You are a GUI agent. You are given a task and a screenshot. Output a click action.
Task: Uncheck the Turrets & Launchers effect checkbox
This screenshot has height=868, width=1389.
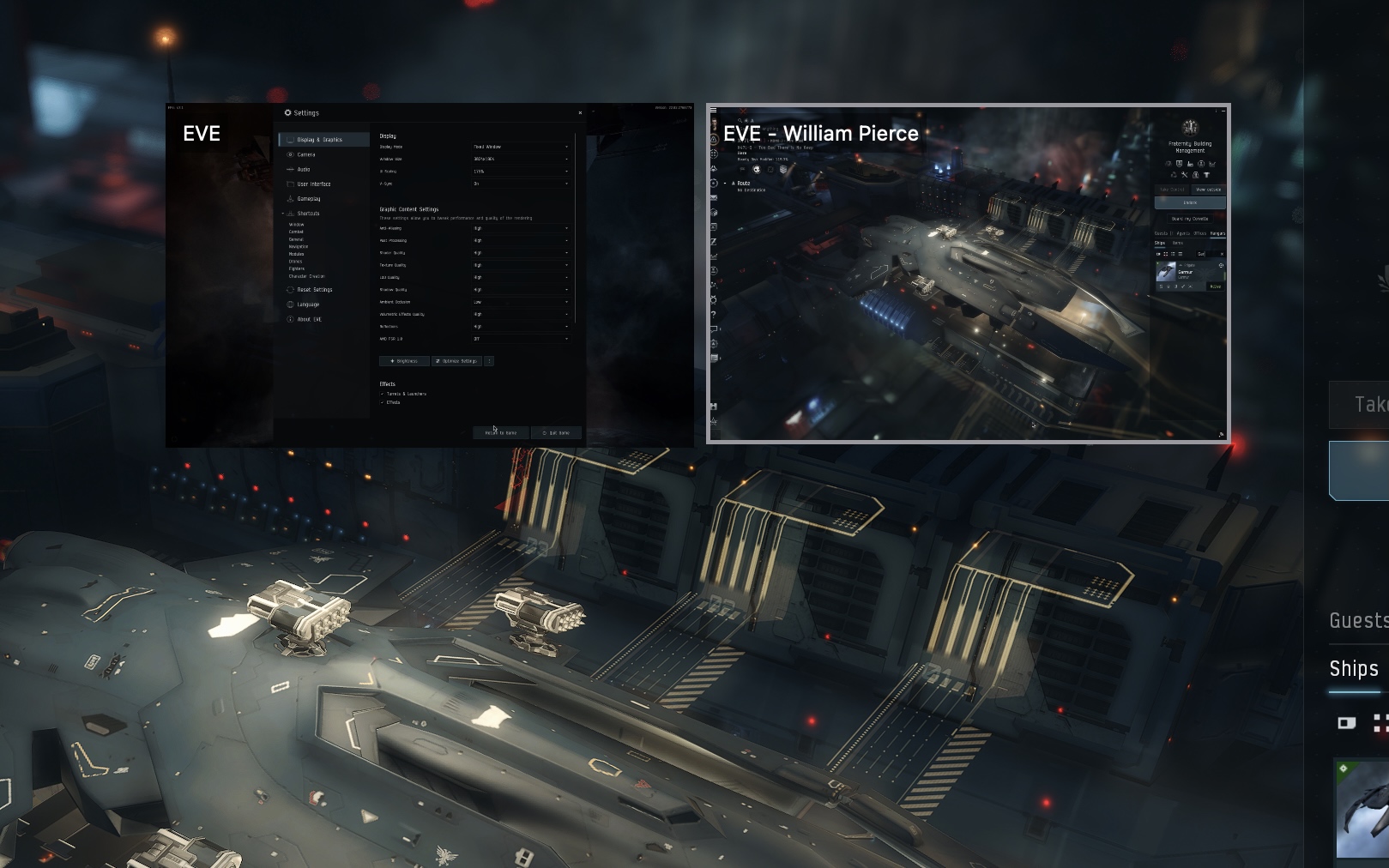pyautogui.click(x=382, y=394)
